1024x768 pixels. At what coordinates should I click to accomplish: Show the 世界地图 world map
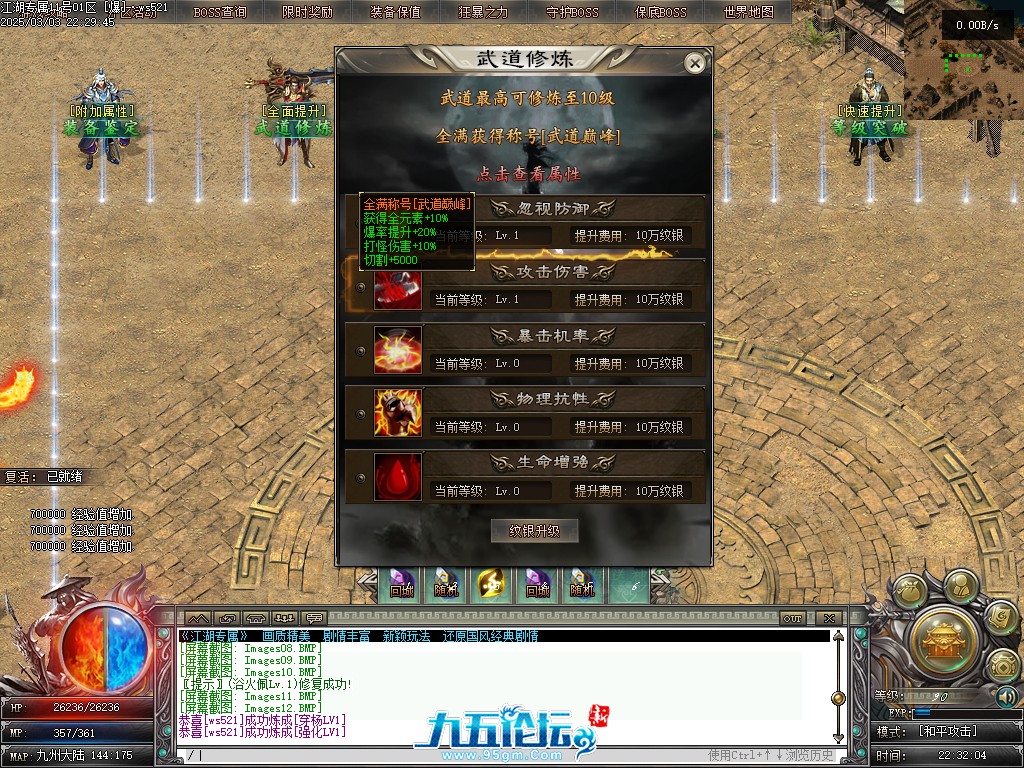[749, 12]
